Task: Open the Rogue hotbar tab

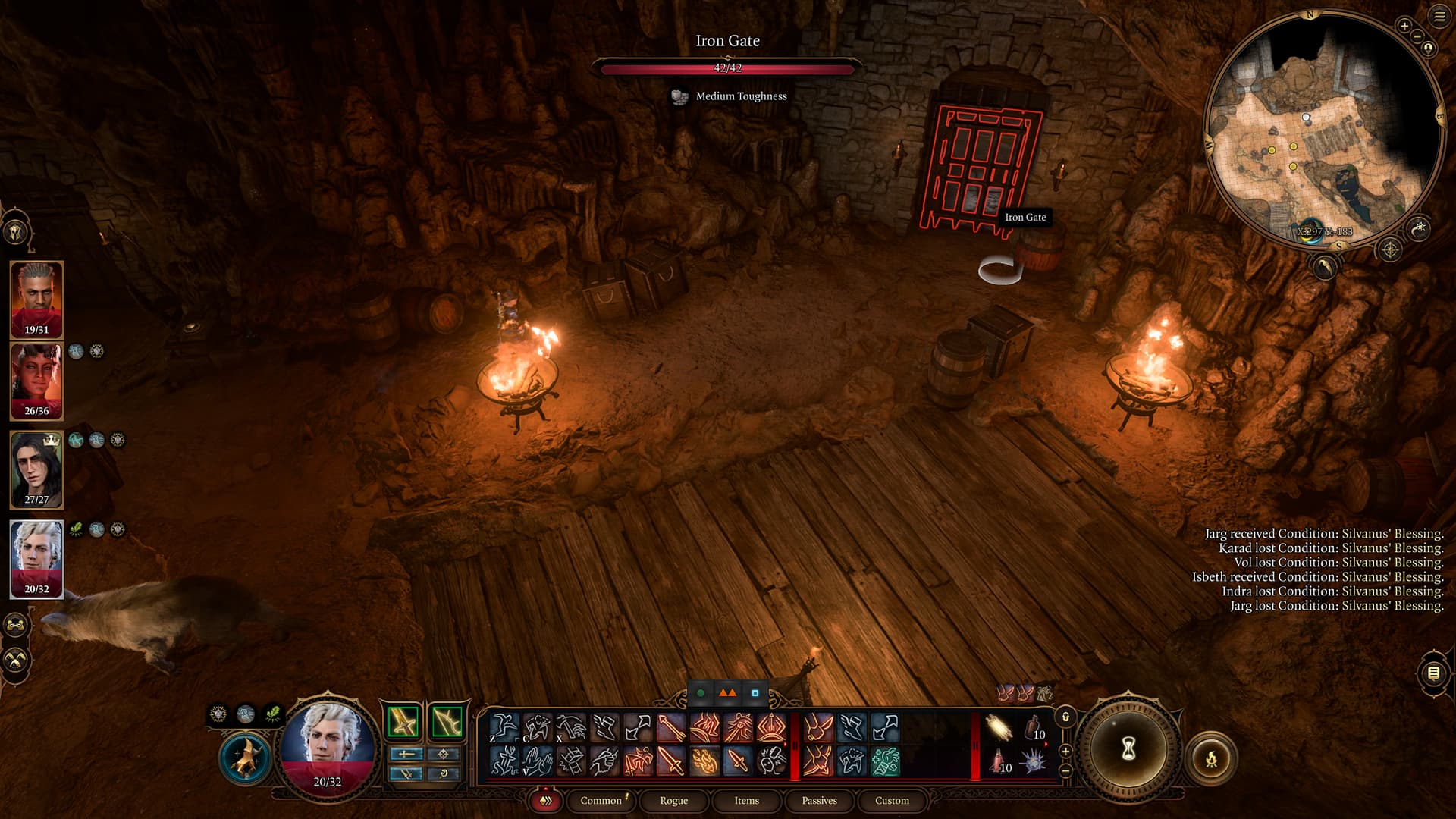Action: [673, 800]
